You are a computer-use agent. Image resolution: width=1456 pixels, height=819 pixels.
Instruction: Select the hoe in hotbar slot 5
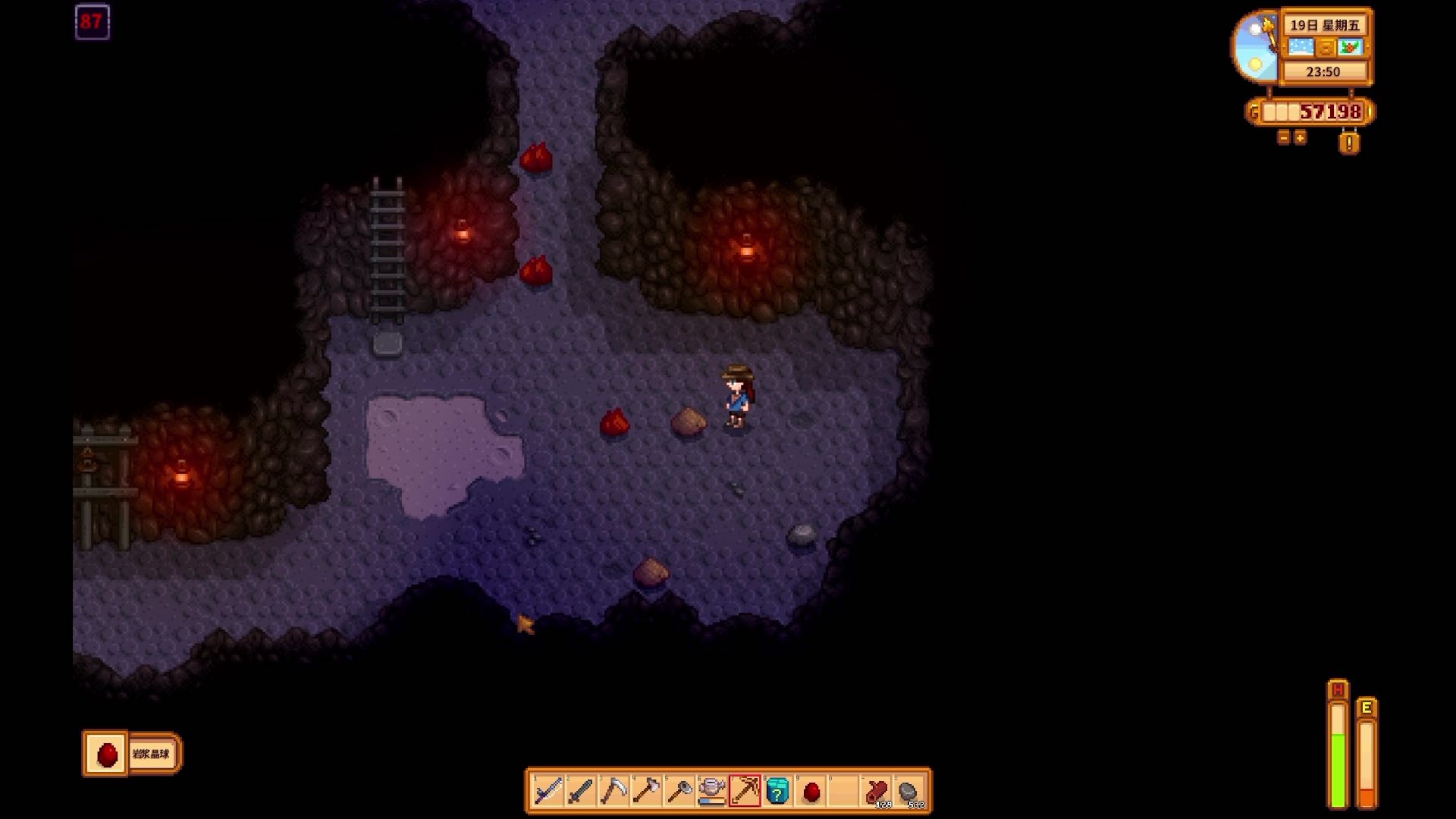[679, 792]
